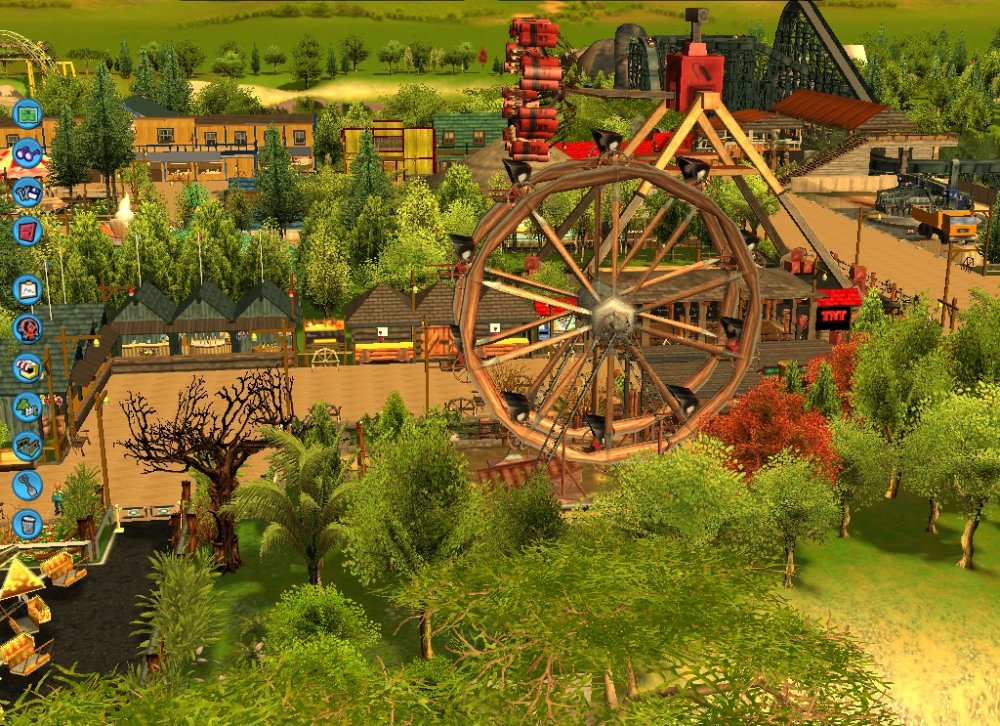
Task: Open the scenery menu with tree and fence
Action: (27, 406)
